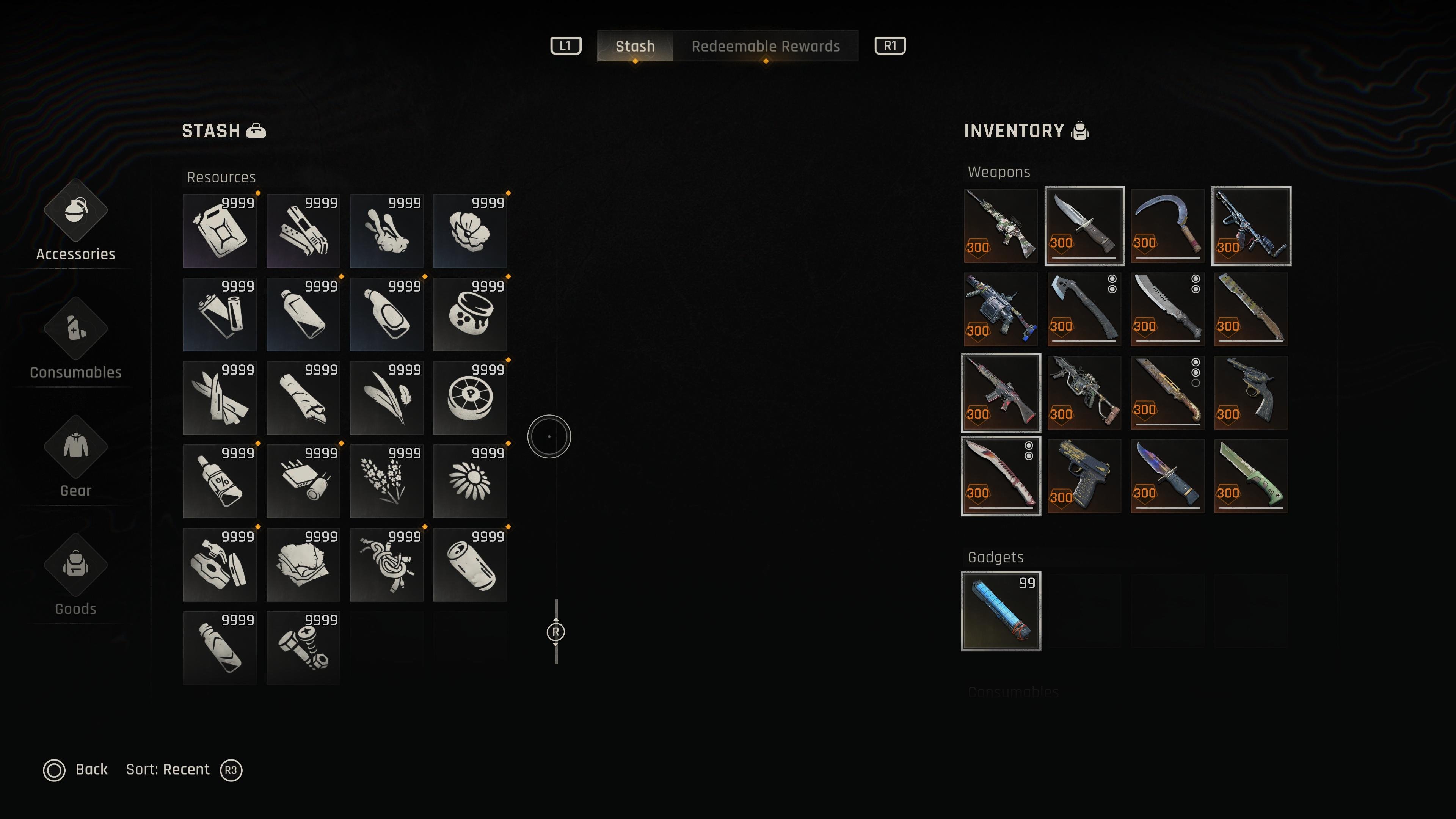Select the knotted rope resource slot
This screenshot has width=1456, height=819.
click(387, 565)
